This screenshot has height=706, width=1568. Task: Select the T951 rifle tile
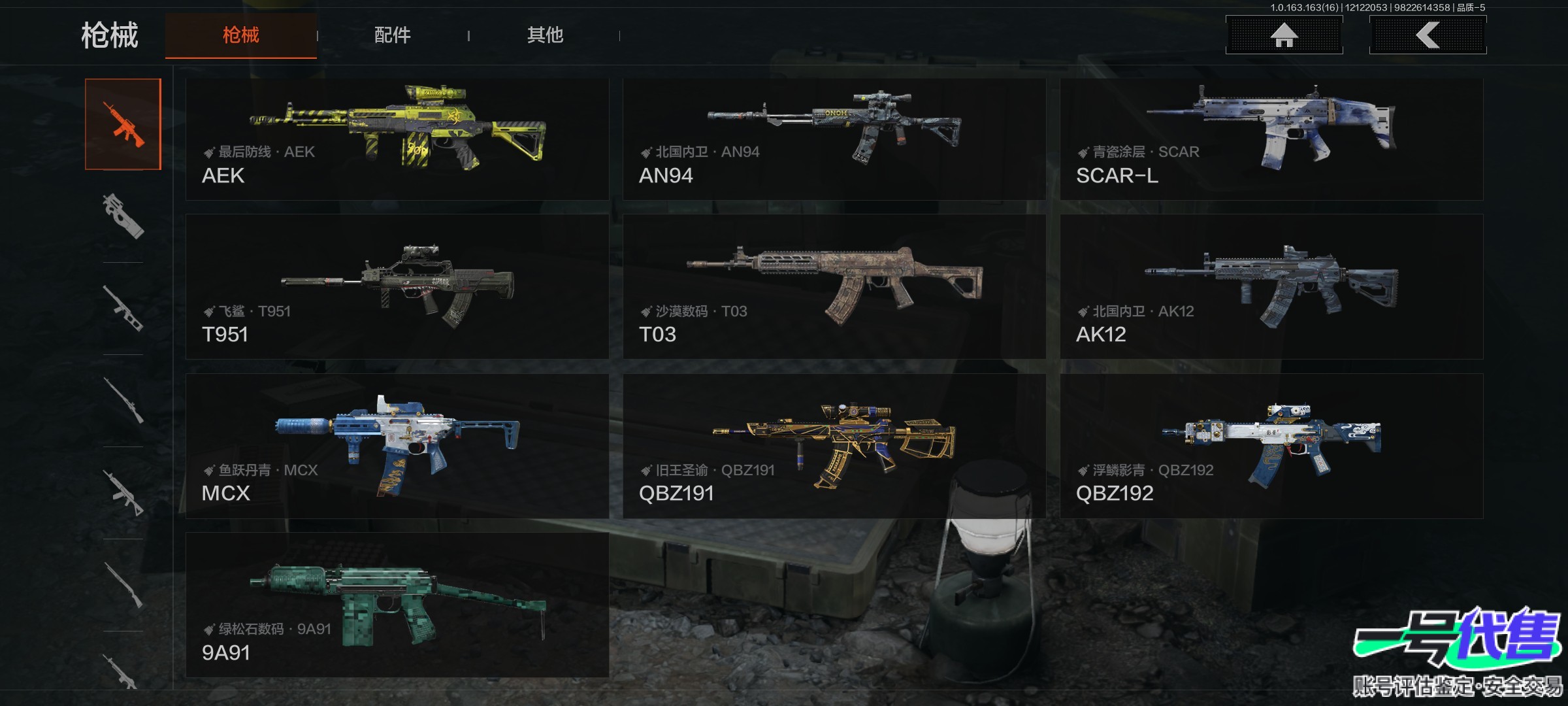tap(397, 286)
